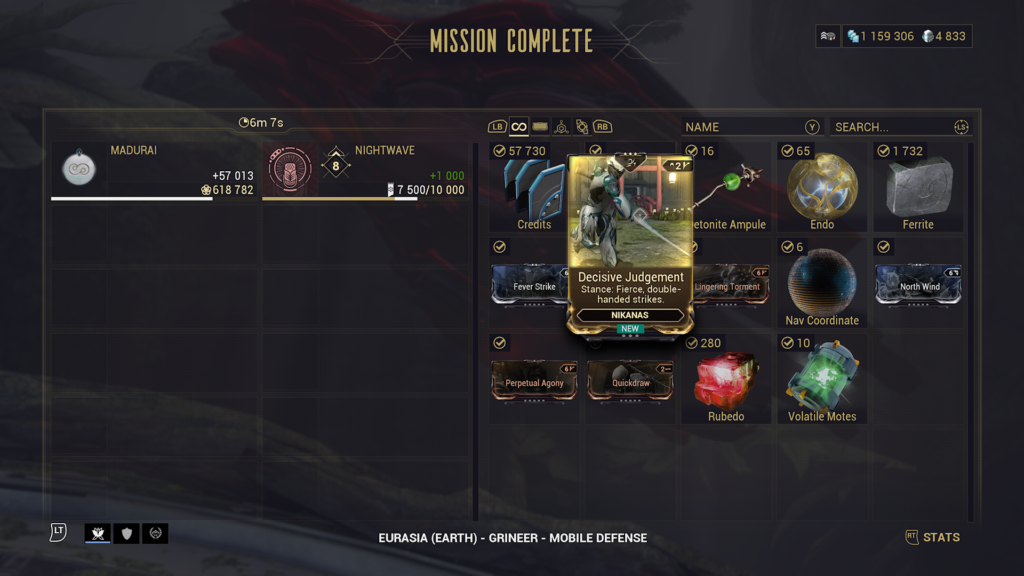Image resolution: width=1024 pixels, height=576 pixels.
Task: Click the Search rewards field
Action: click(895, 127)
